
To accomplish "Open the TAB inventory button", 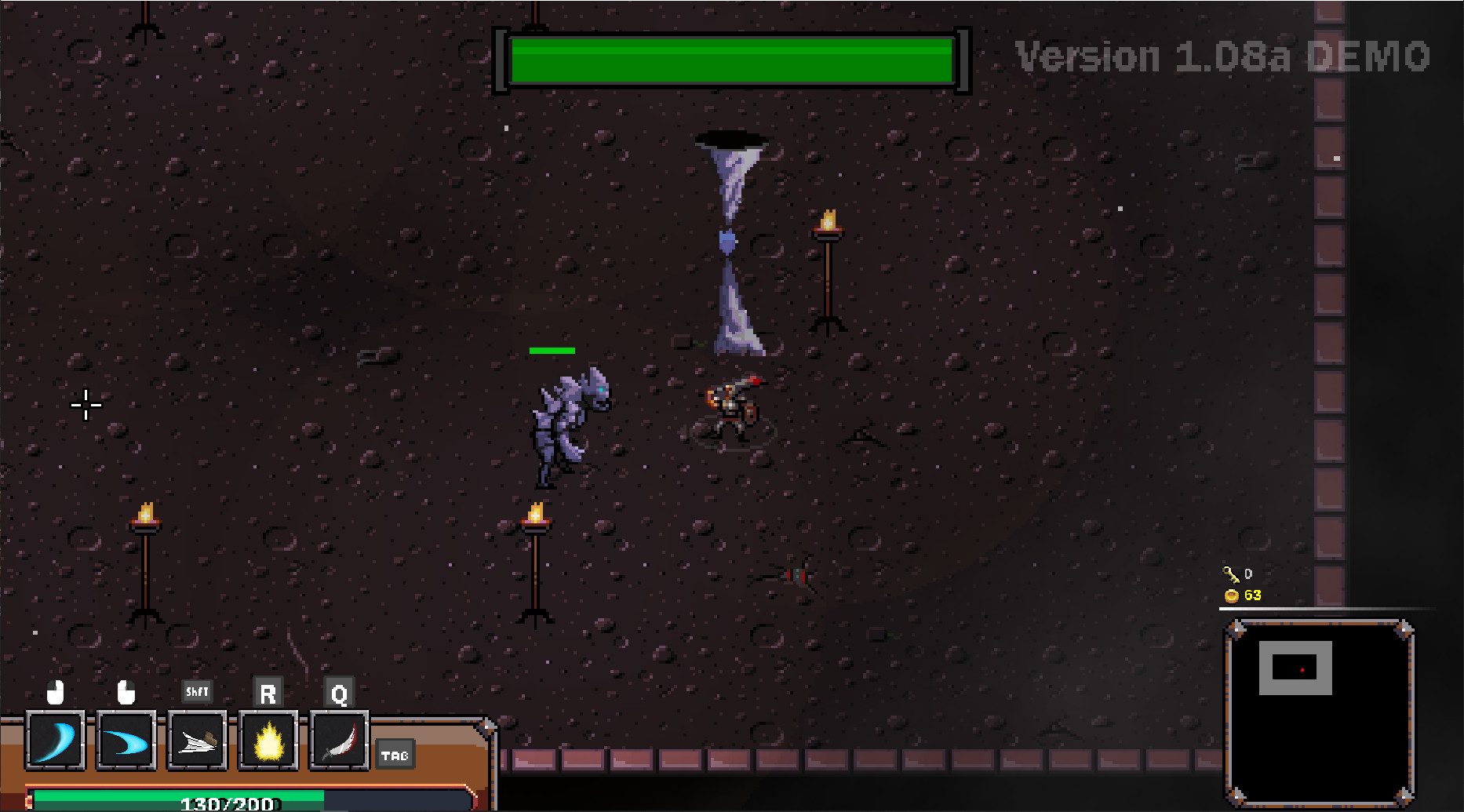I will point(395,756).
